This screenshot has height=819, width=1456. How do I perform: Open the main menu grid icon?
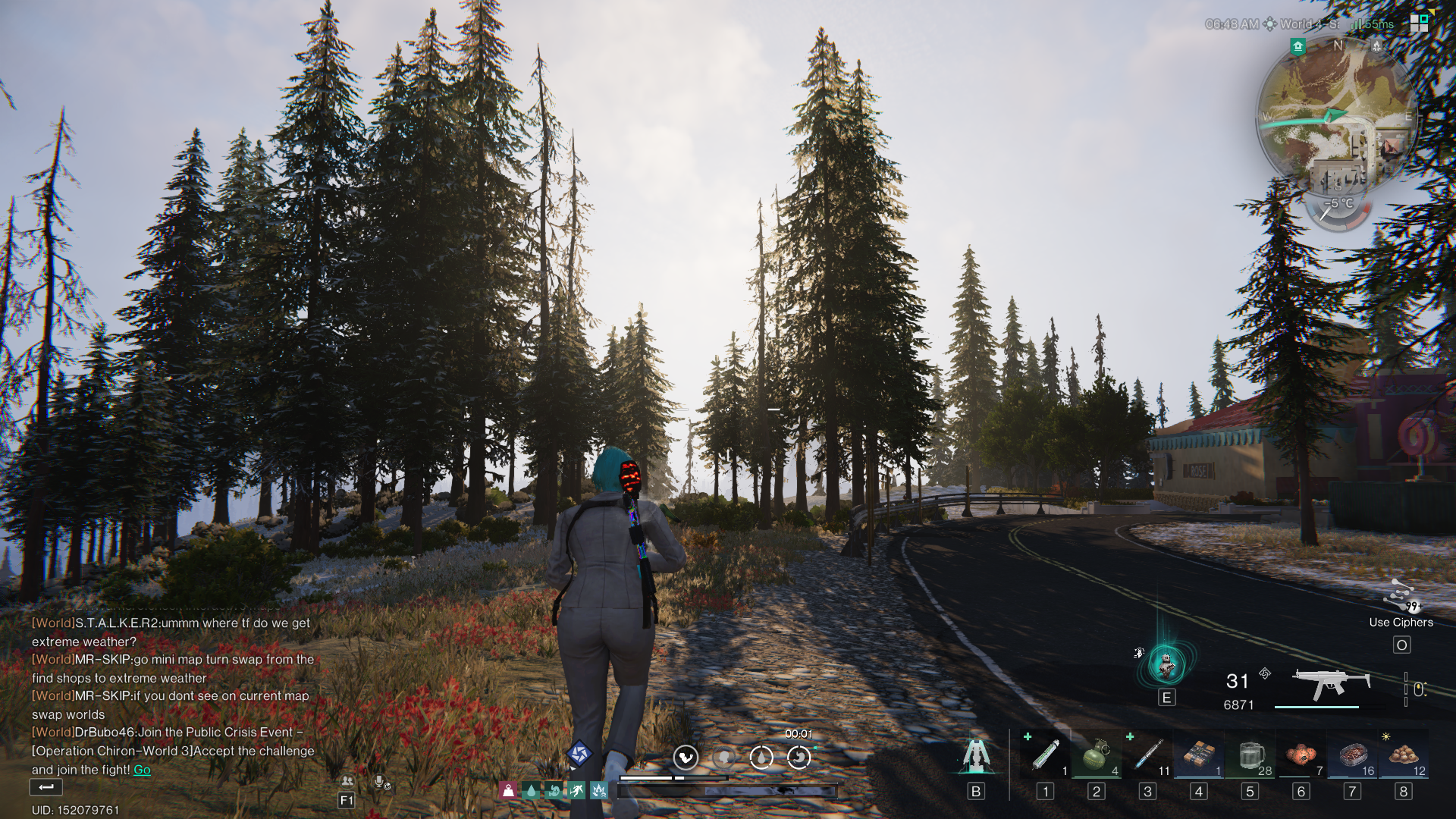click(x=1419, y=23)
